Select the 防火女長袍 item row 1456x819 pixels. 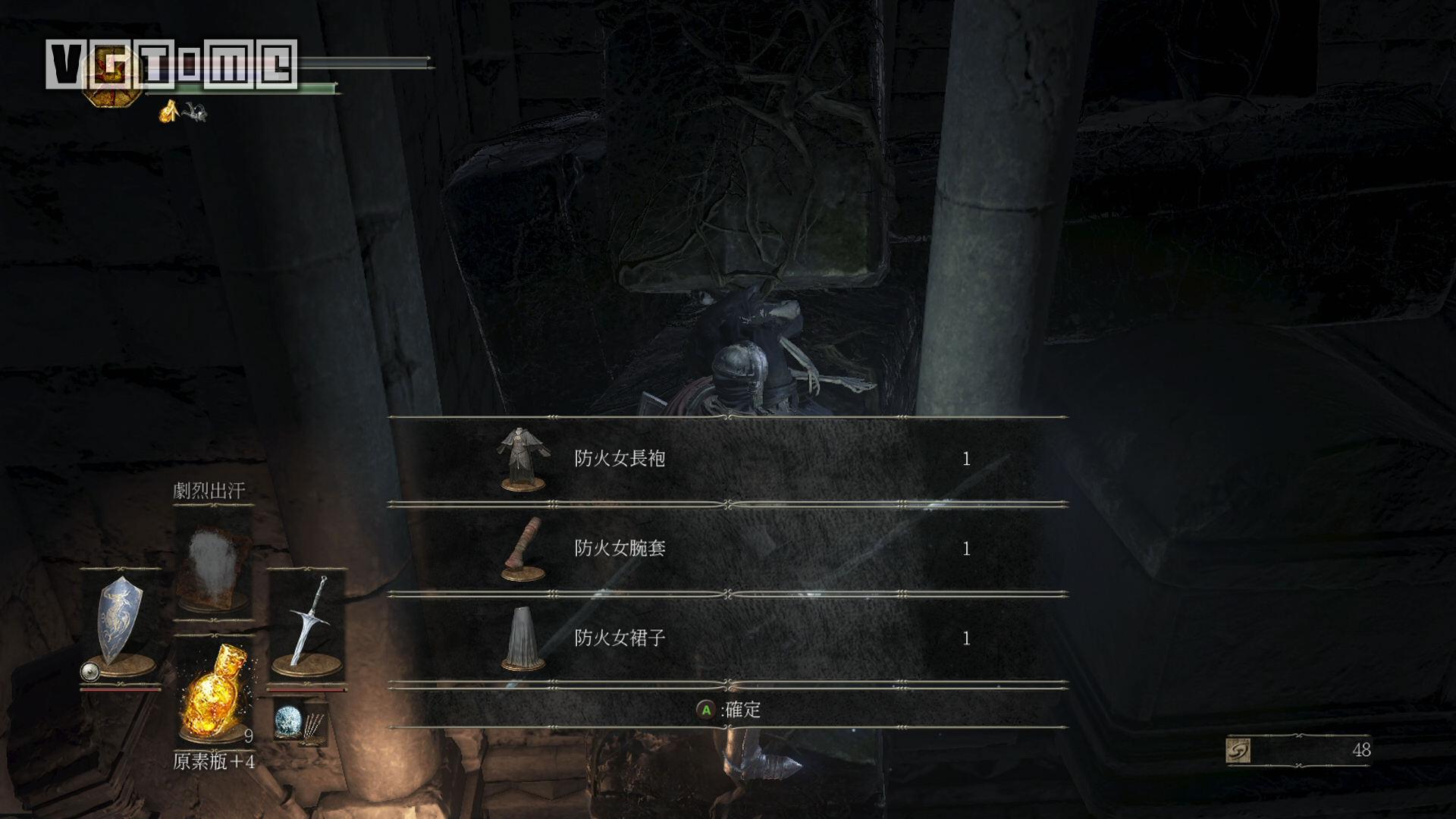726,460
